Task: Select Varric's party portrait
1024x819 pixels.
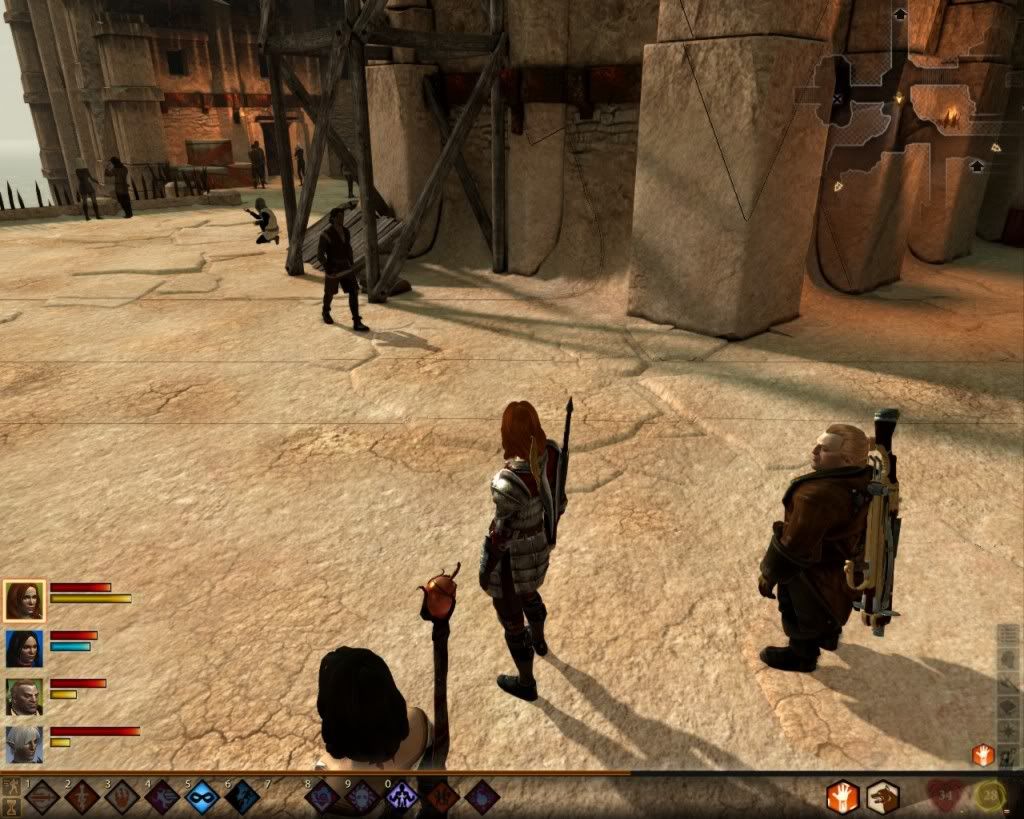Action: [24, 696]
